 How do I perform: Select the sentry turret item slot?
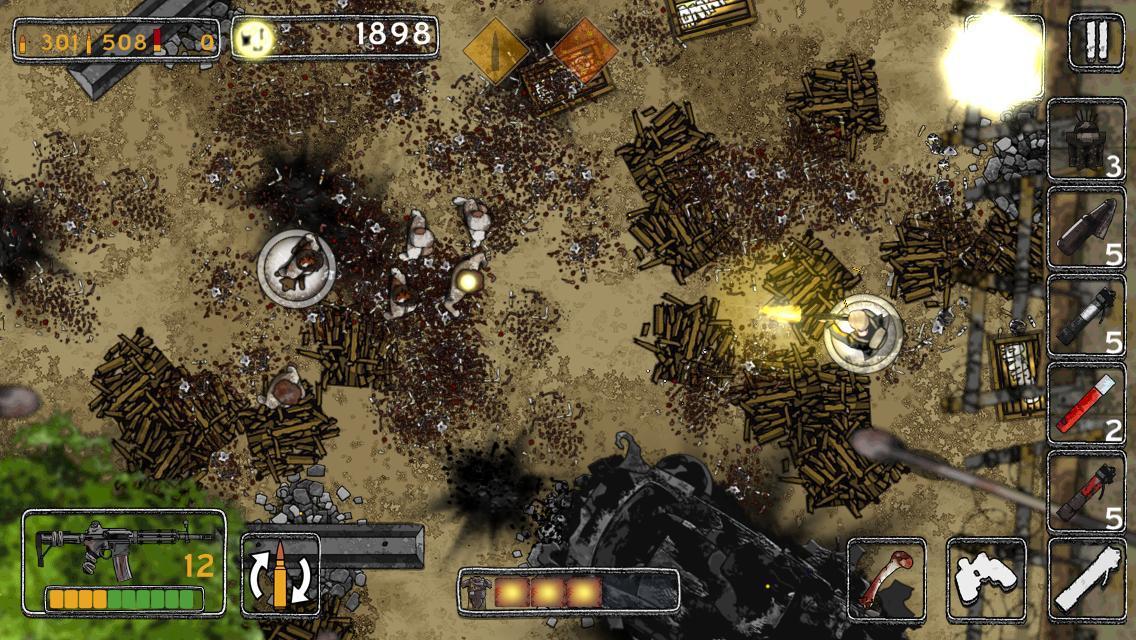1086,140
